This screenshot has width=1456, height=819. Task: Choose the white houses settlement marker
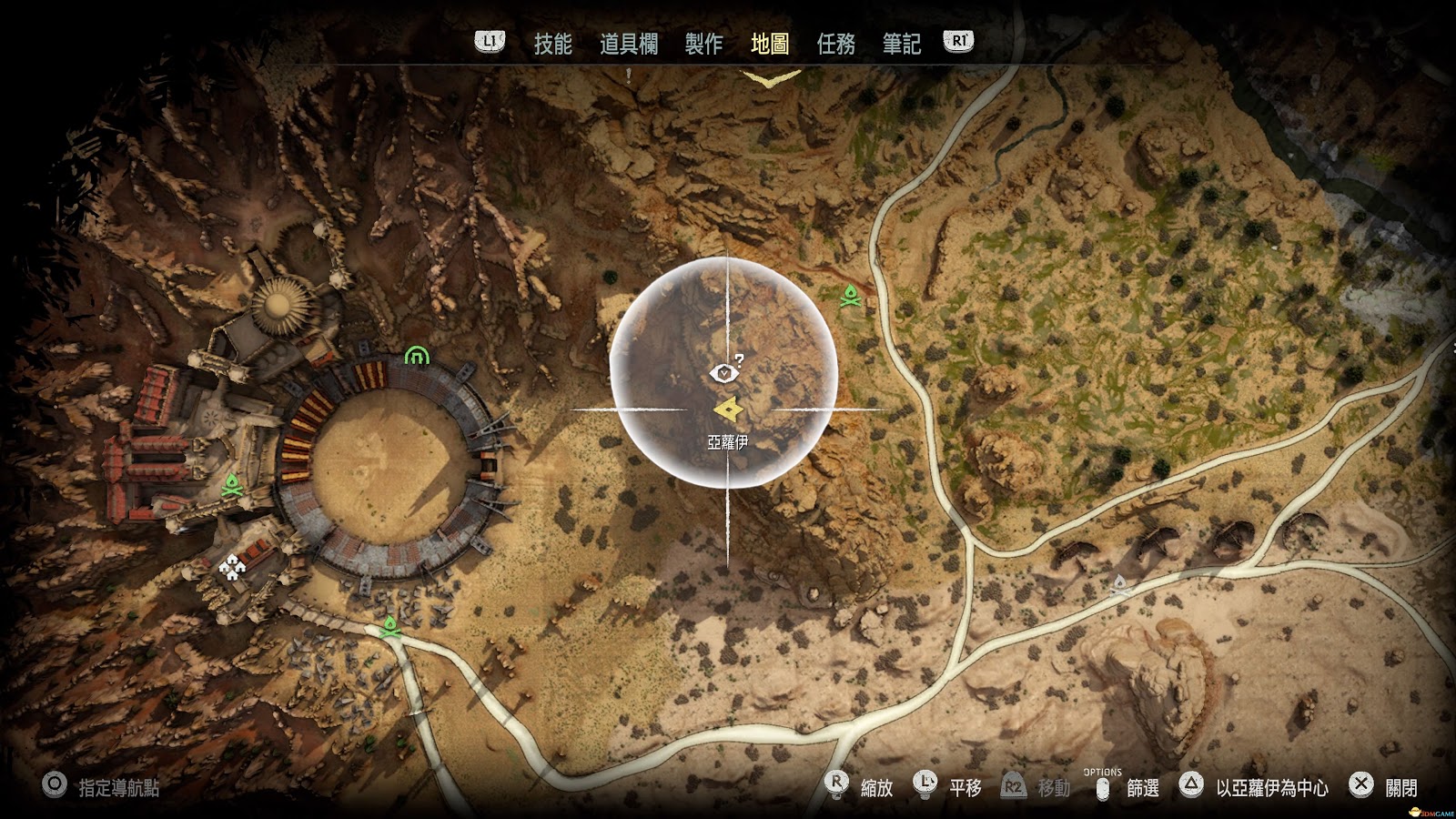234,569
